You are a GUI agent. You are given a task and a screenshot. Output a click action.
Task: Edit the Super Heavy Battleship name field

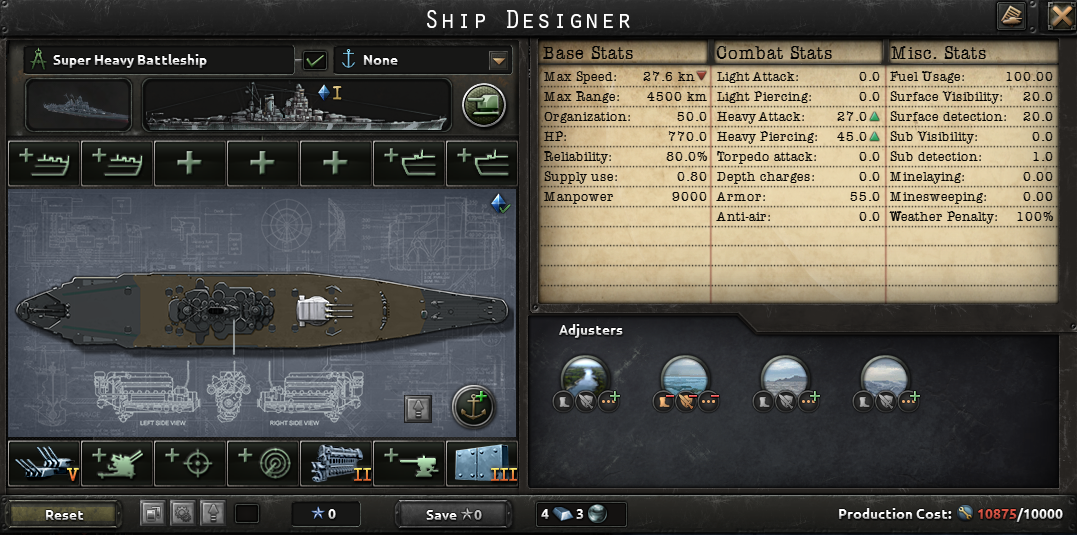click(158, 60)
